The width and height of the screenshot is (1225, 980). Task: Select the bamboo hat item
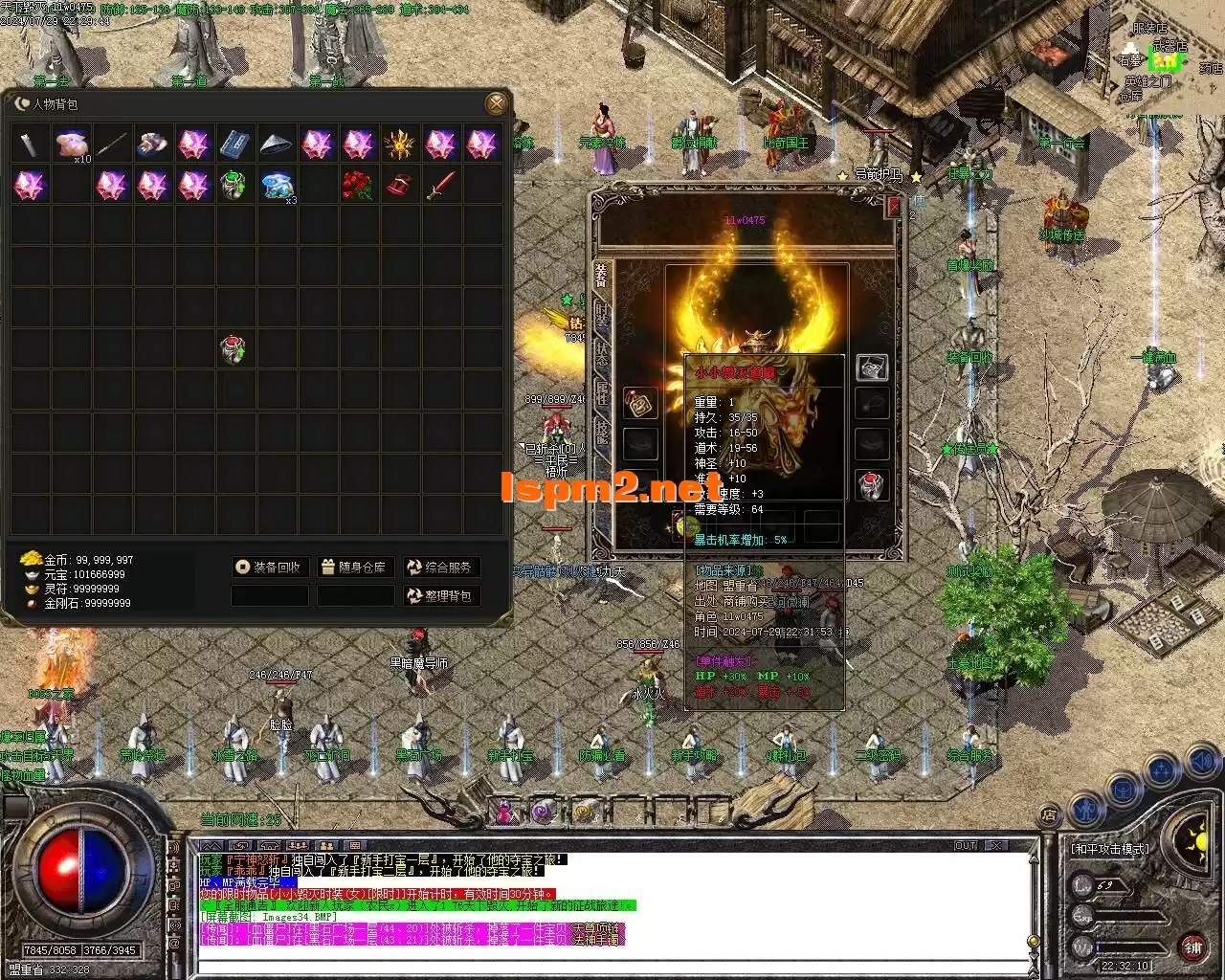click(276, 145)
